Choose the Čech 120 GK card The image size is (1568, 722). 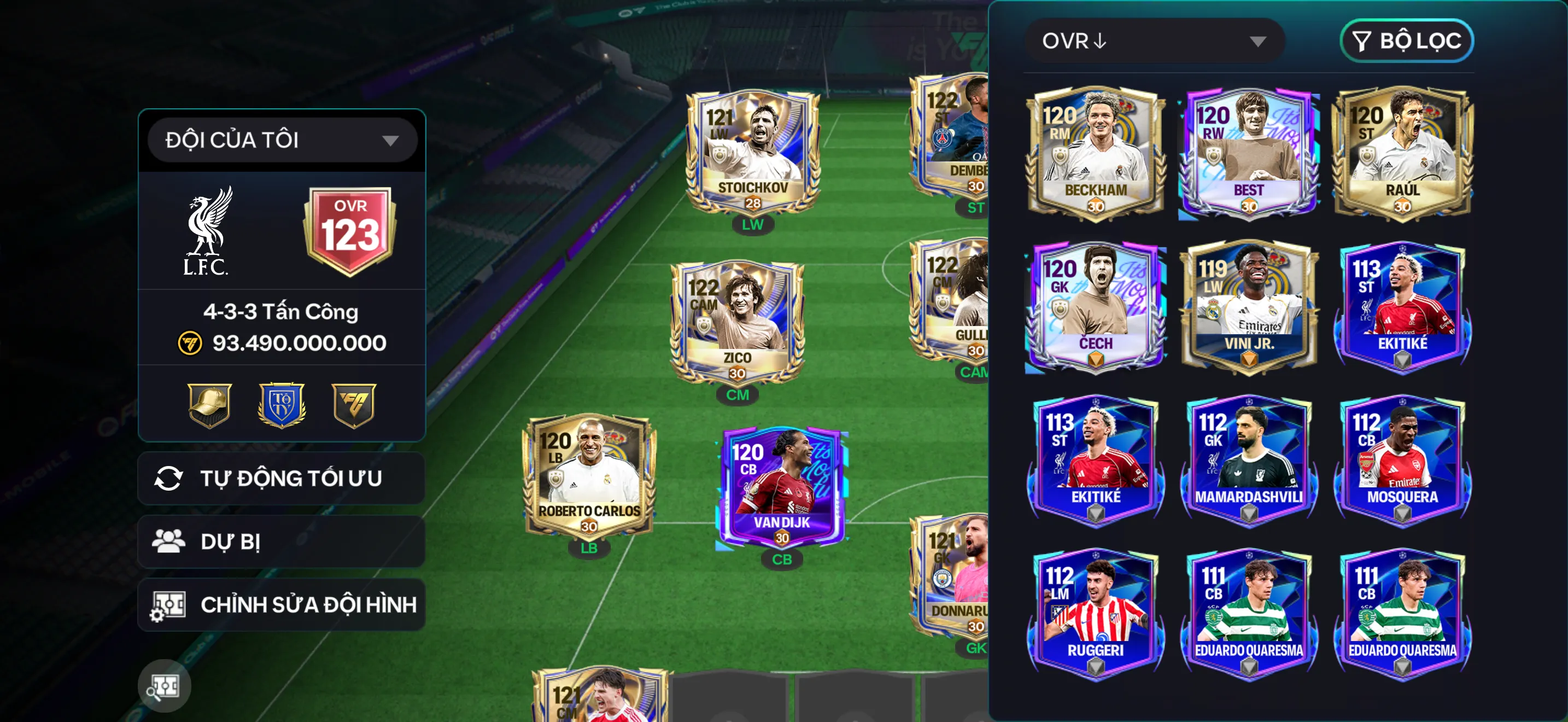coord(1096,307)
